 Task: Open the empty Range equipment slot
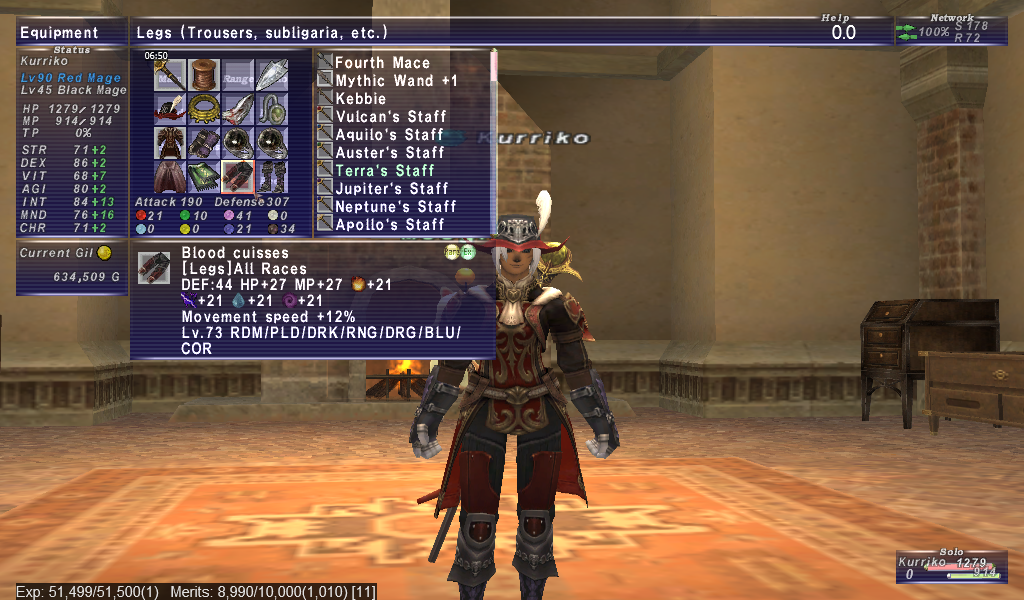(x=237, y=76)
